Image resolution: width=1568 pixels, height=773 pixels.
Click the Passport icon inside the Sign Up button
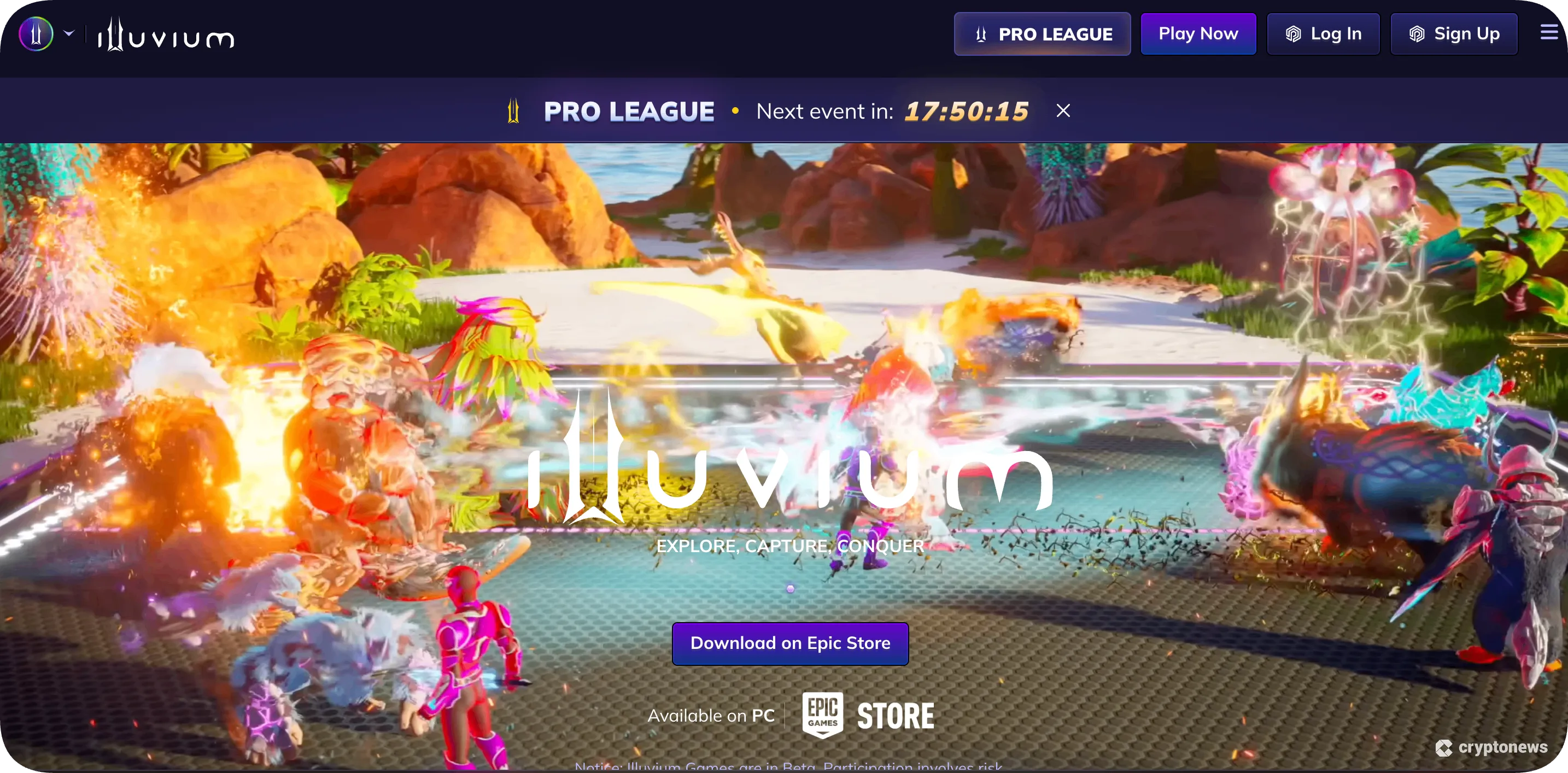point(1417,34)
